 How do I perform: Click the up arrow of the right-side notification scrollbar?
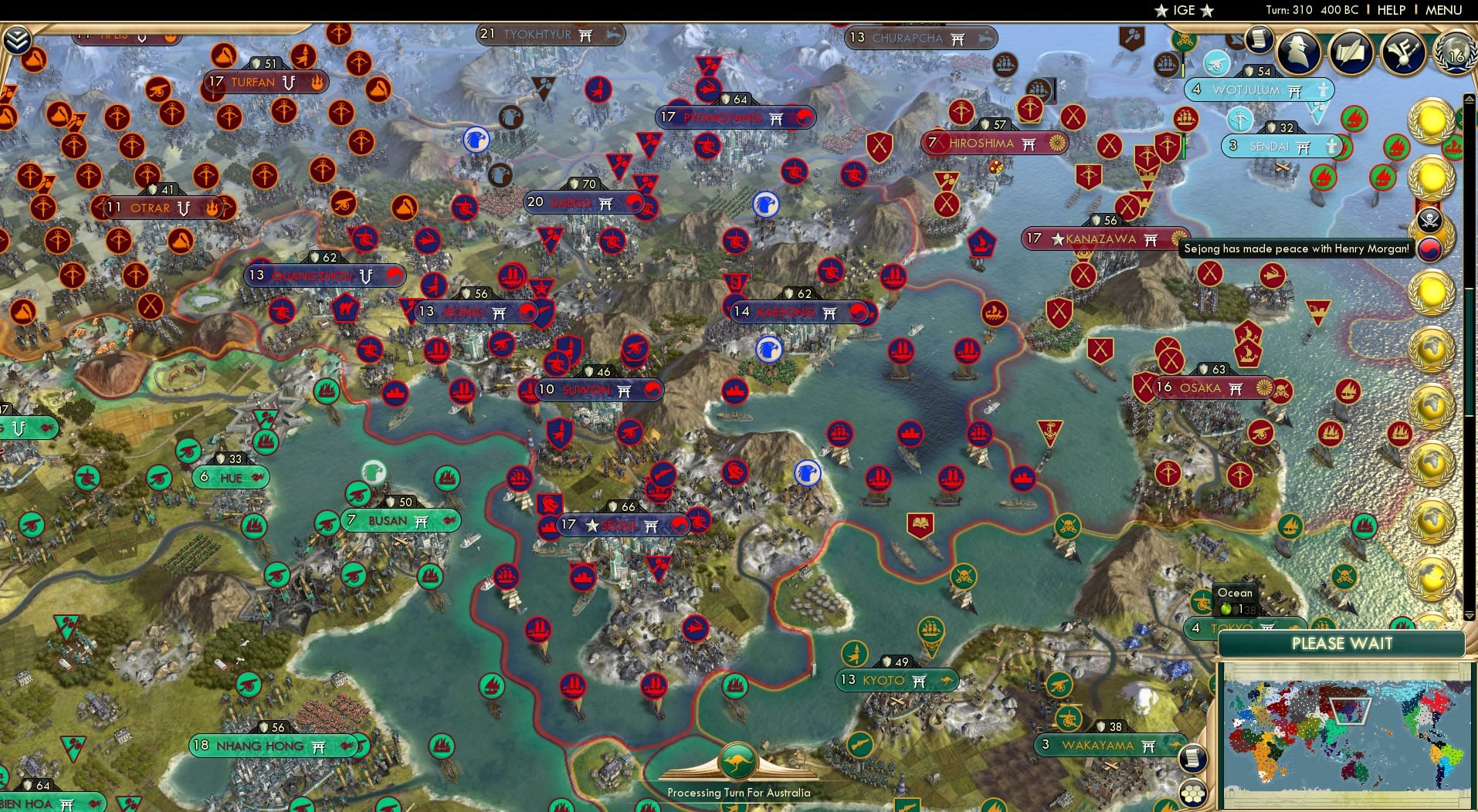pyautogui.click(x=1468, y=100)
